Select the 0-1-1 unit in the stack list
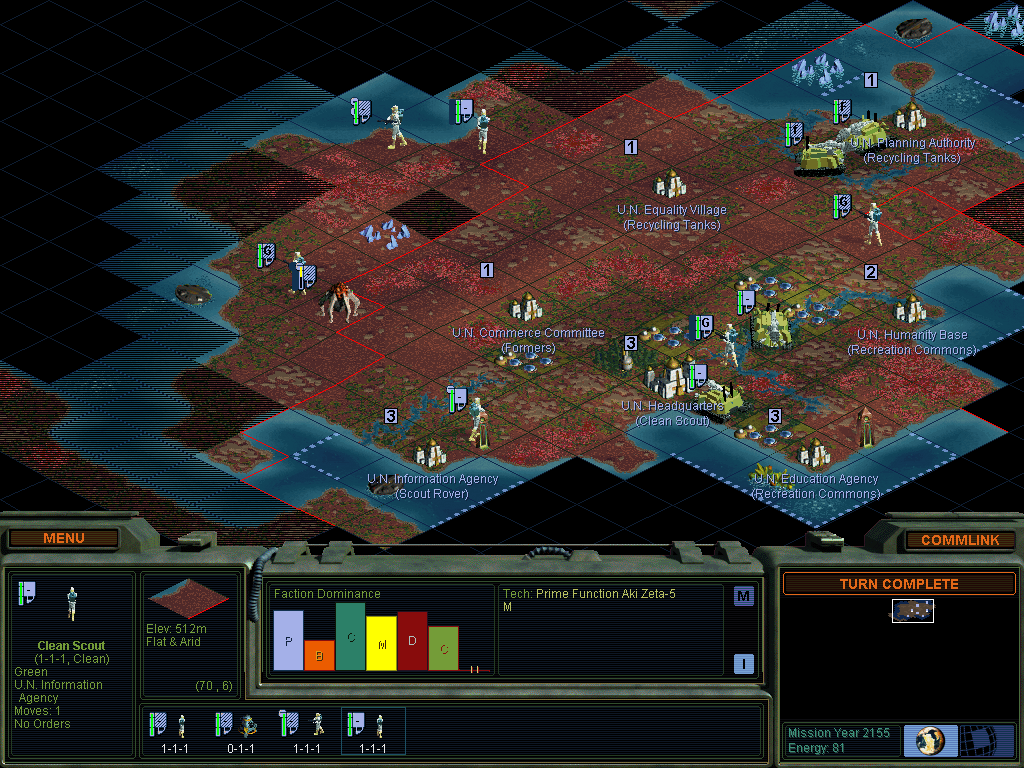The image size is (1024, 768). [x=238, y=731]
